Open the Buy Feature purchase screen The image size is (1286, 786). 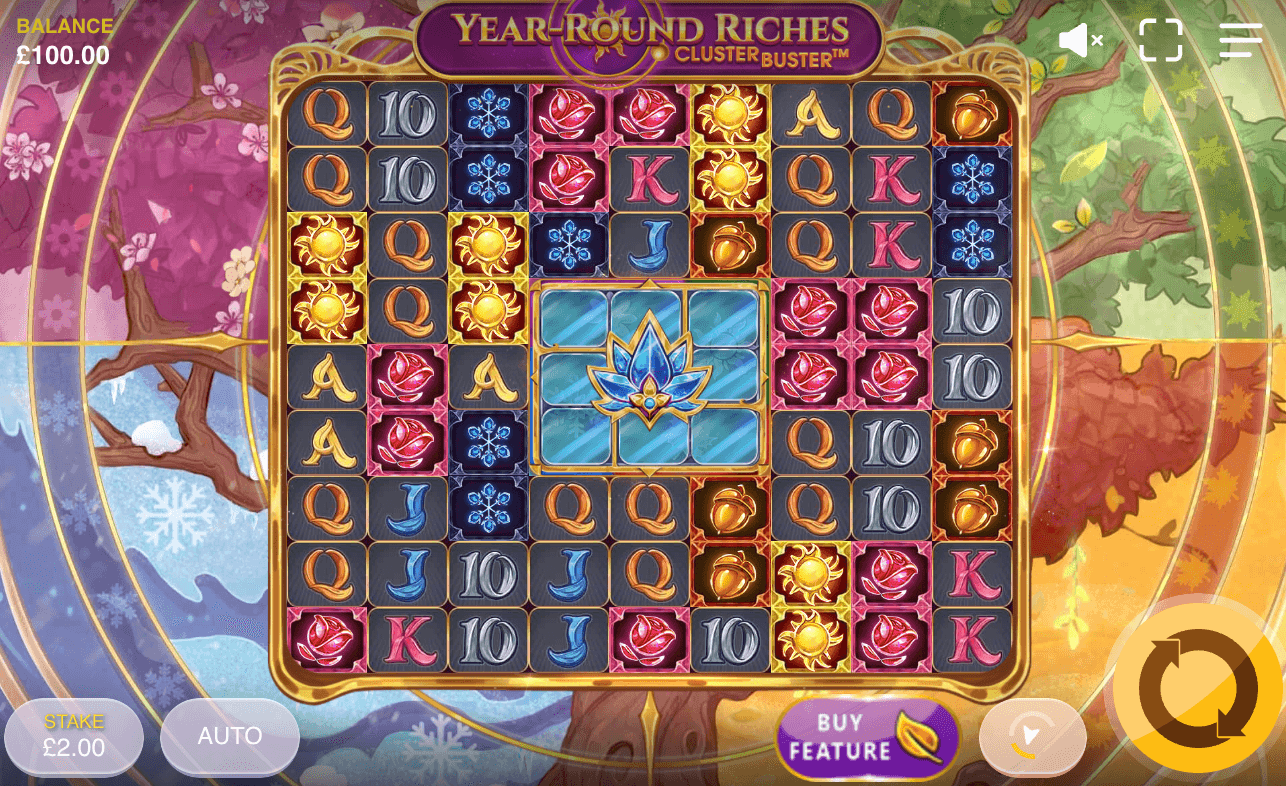tap(855, 737)
